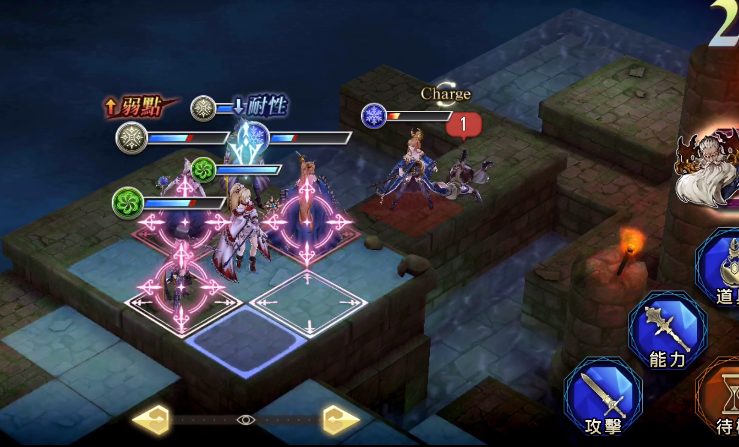Rotate camera with the left gold arrow
This screenshot has height=447, width=739.
coord(151,420)
